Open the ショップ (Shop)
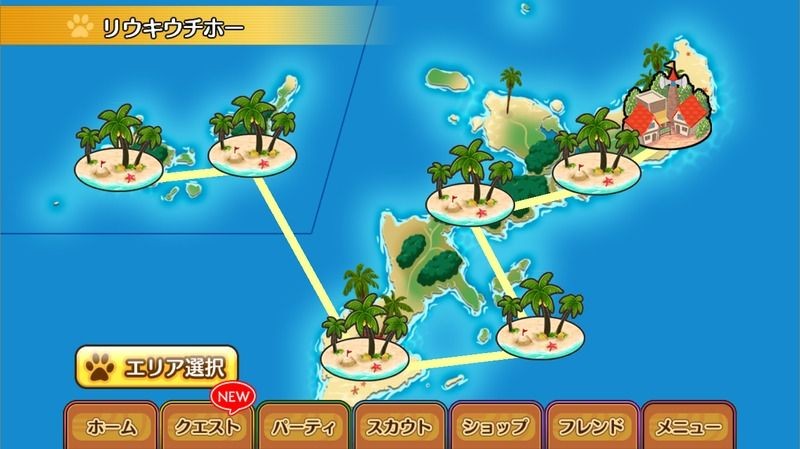 click(495, 427)
